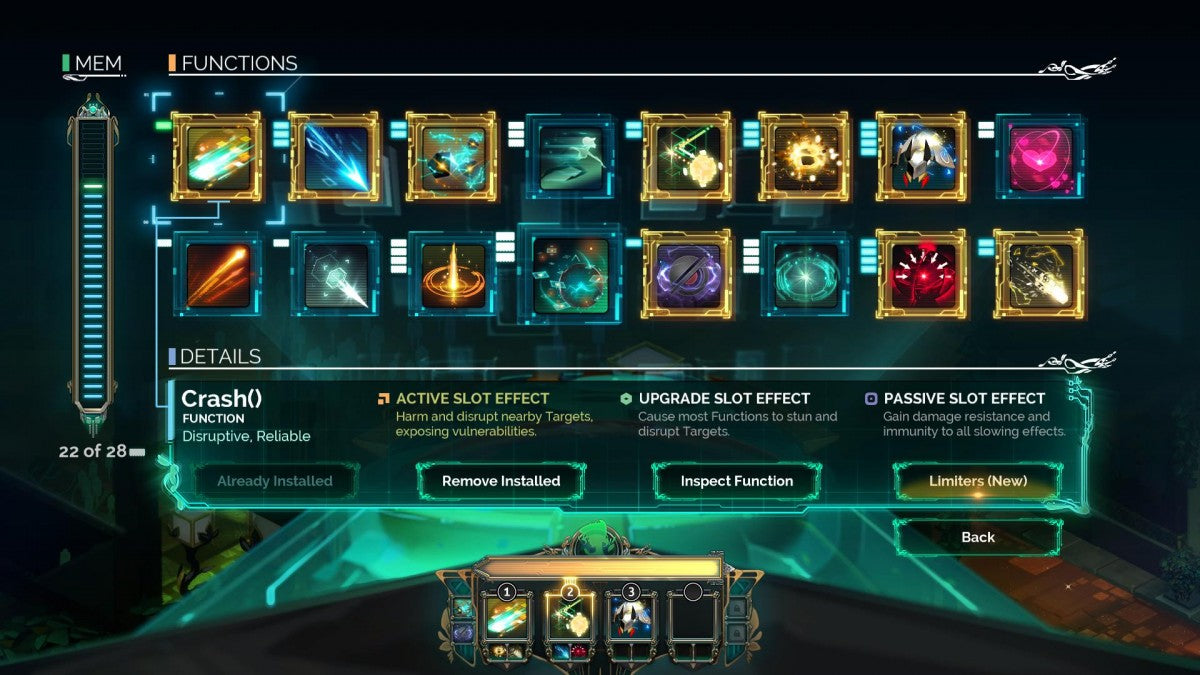Image resolution: width=1200 pixels, height=675 pixels.
Task: Choose the blue beam burst function tile
Action: coord(334,157)
